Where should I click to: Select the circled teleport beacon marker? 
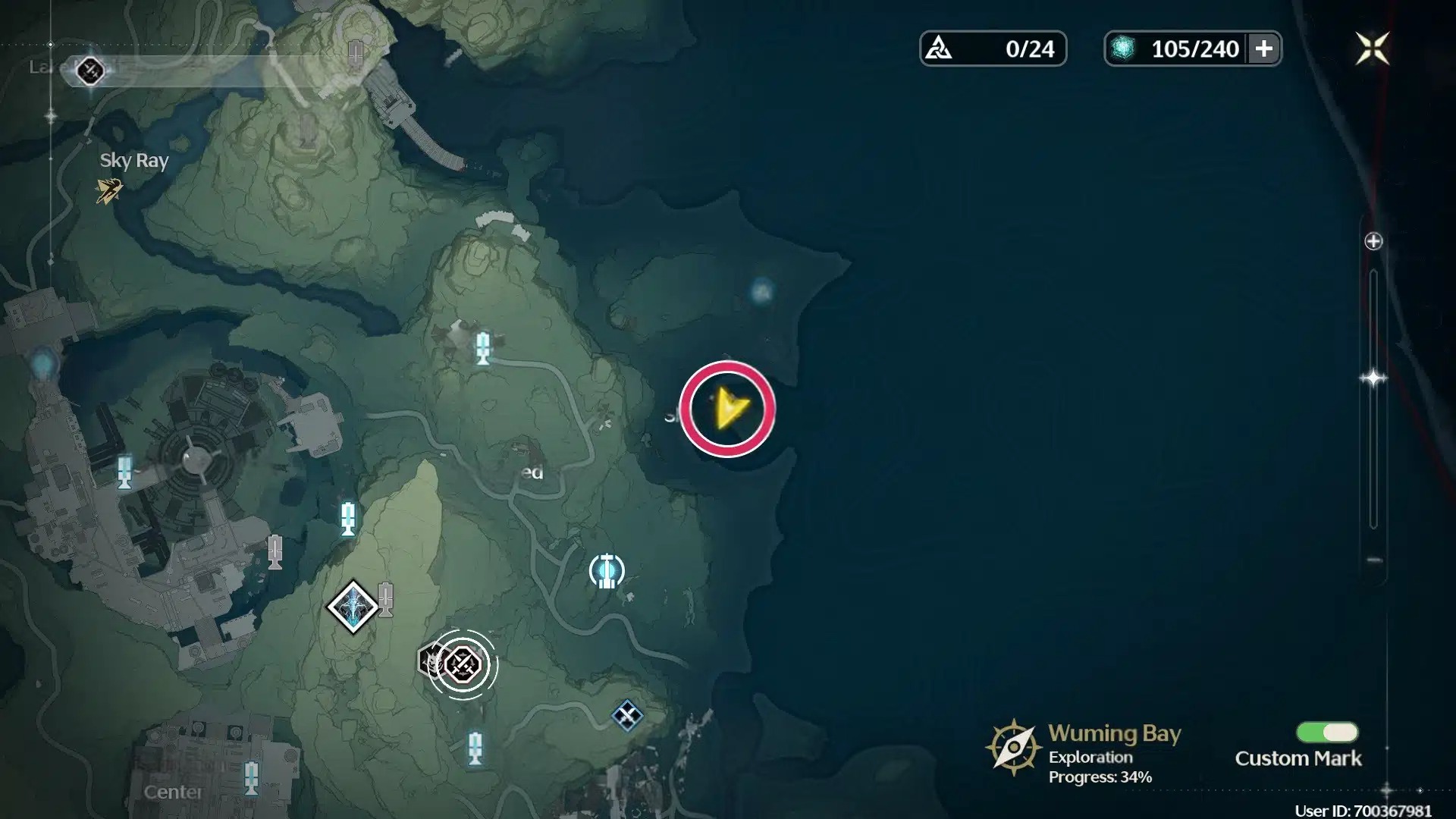(606, 571)
